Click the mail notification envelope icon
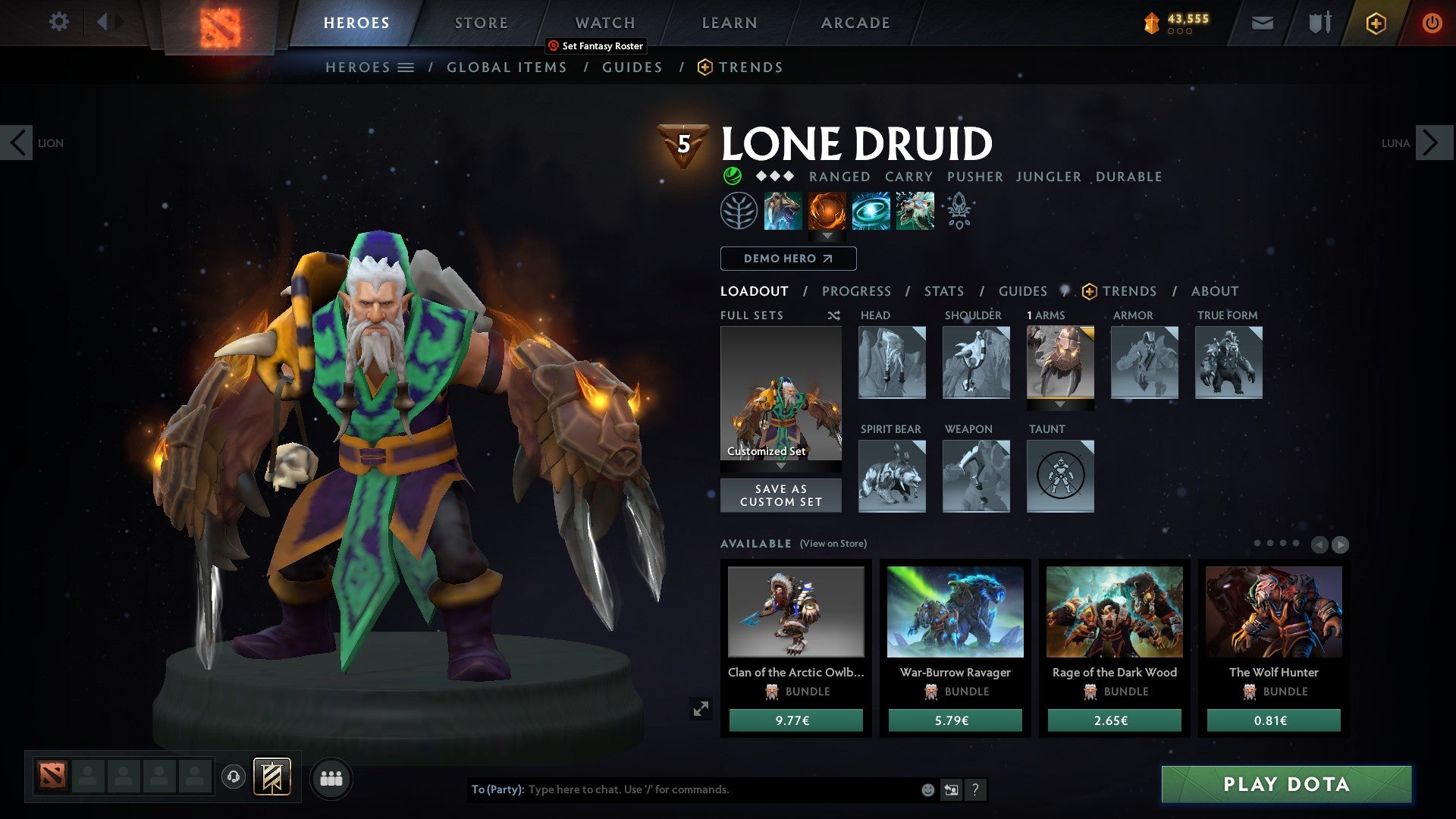The image size is (1456, 819). [x=1263, y=23]
